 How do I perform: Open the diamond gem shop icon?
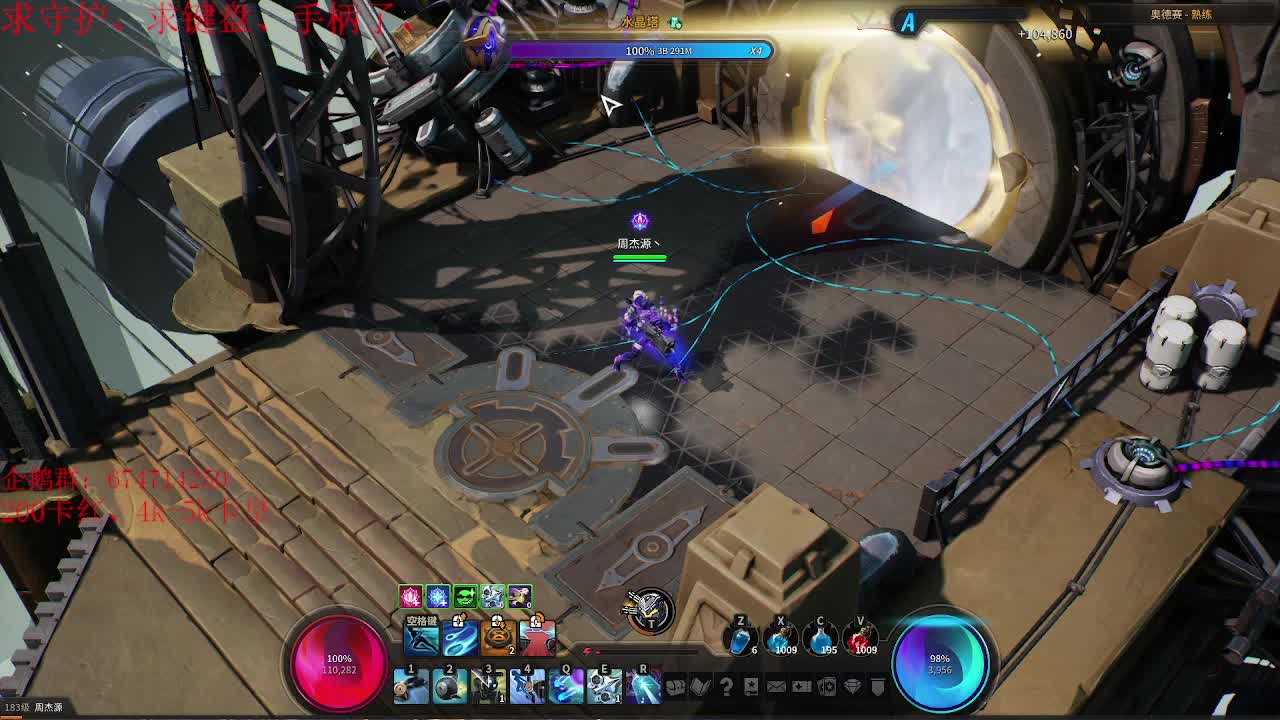(x=852, y=687)
